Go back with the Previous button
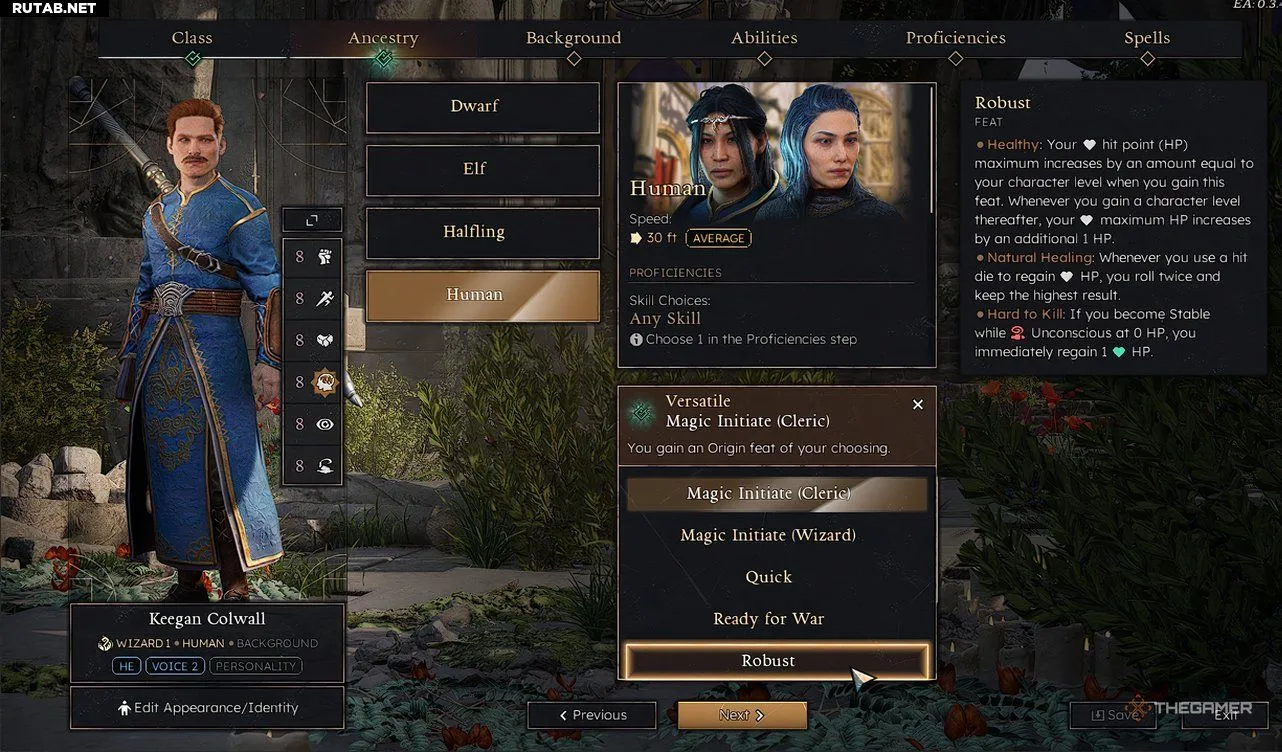Image resolution: width=1282 pixels, height=752 pixels. [x=592, y=715]
